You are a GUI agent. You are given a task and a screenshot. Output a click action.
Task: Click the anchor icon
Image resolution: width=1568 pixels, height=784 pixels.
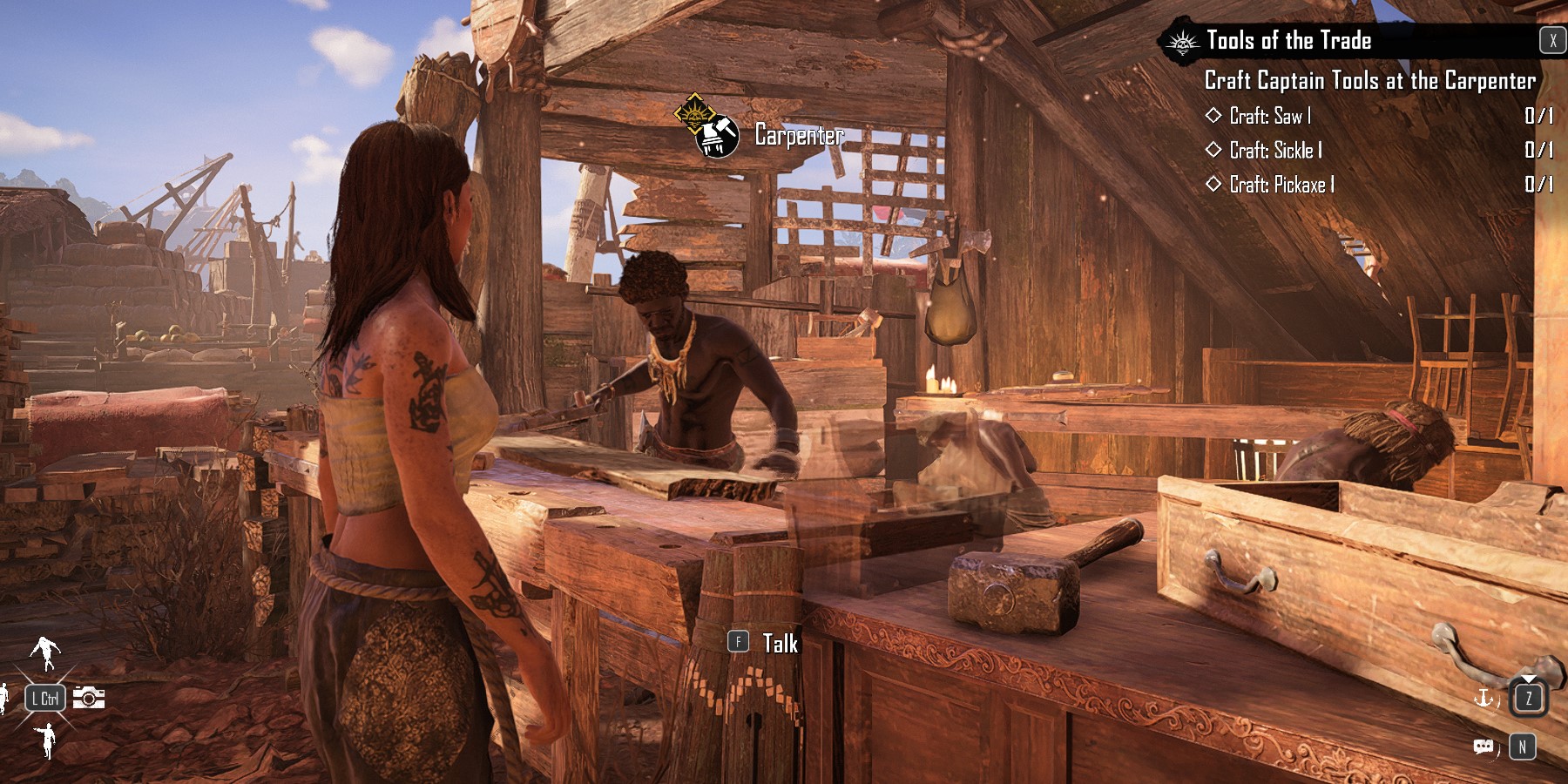pos(1482,698)
